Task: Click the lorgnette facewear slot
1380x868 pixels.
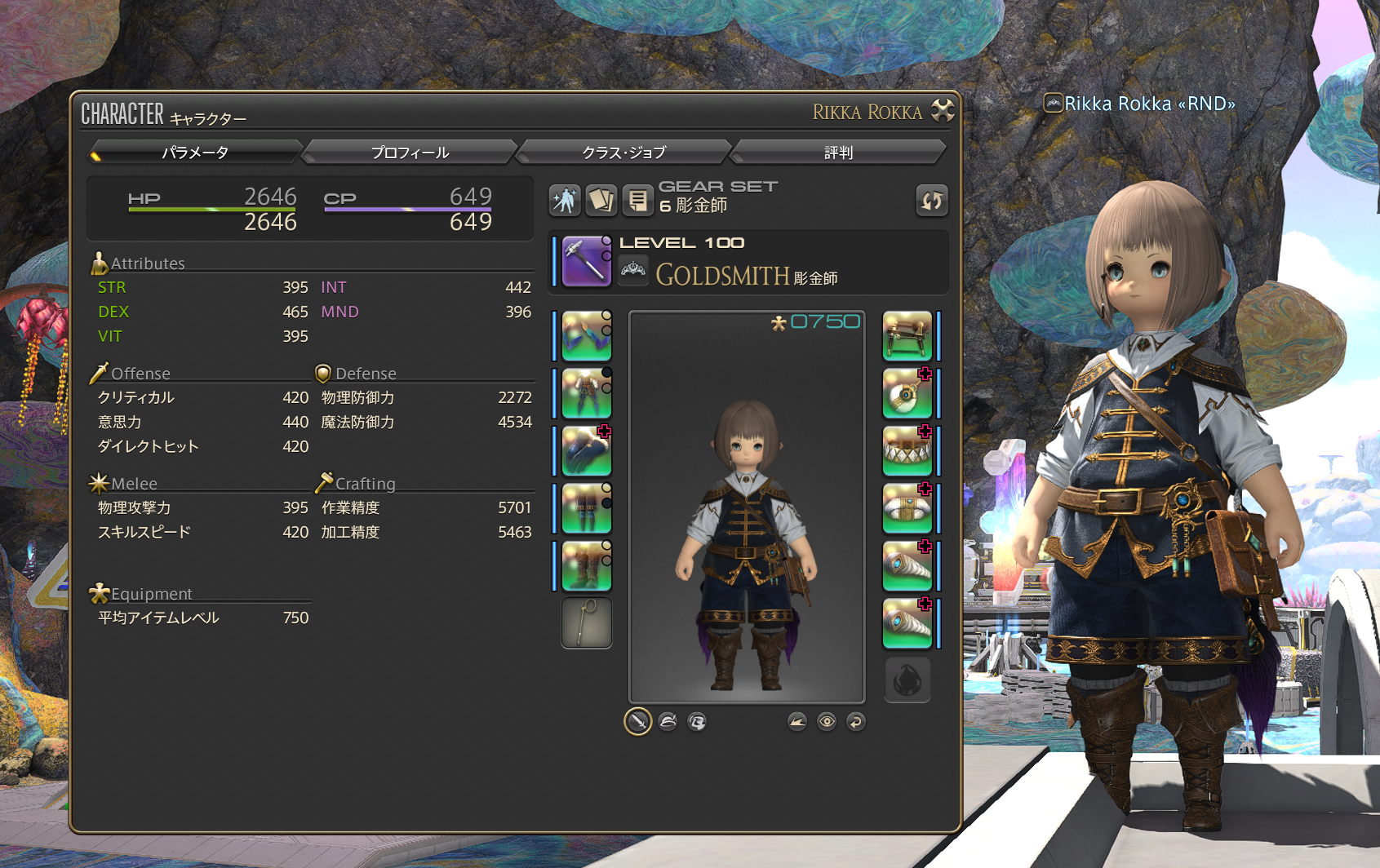Action: click(x=586, y=623)
